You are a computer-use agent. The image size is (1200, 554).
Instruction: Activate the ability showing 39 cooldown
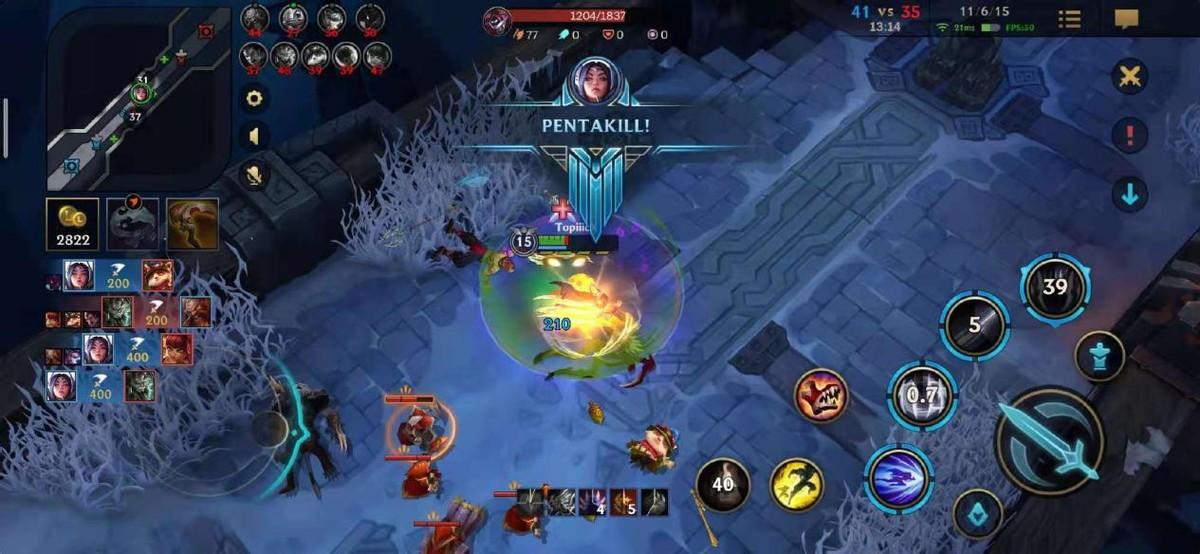click(1054, 288)
